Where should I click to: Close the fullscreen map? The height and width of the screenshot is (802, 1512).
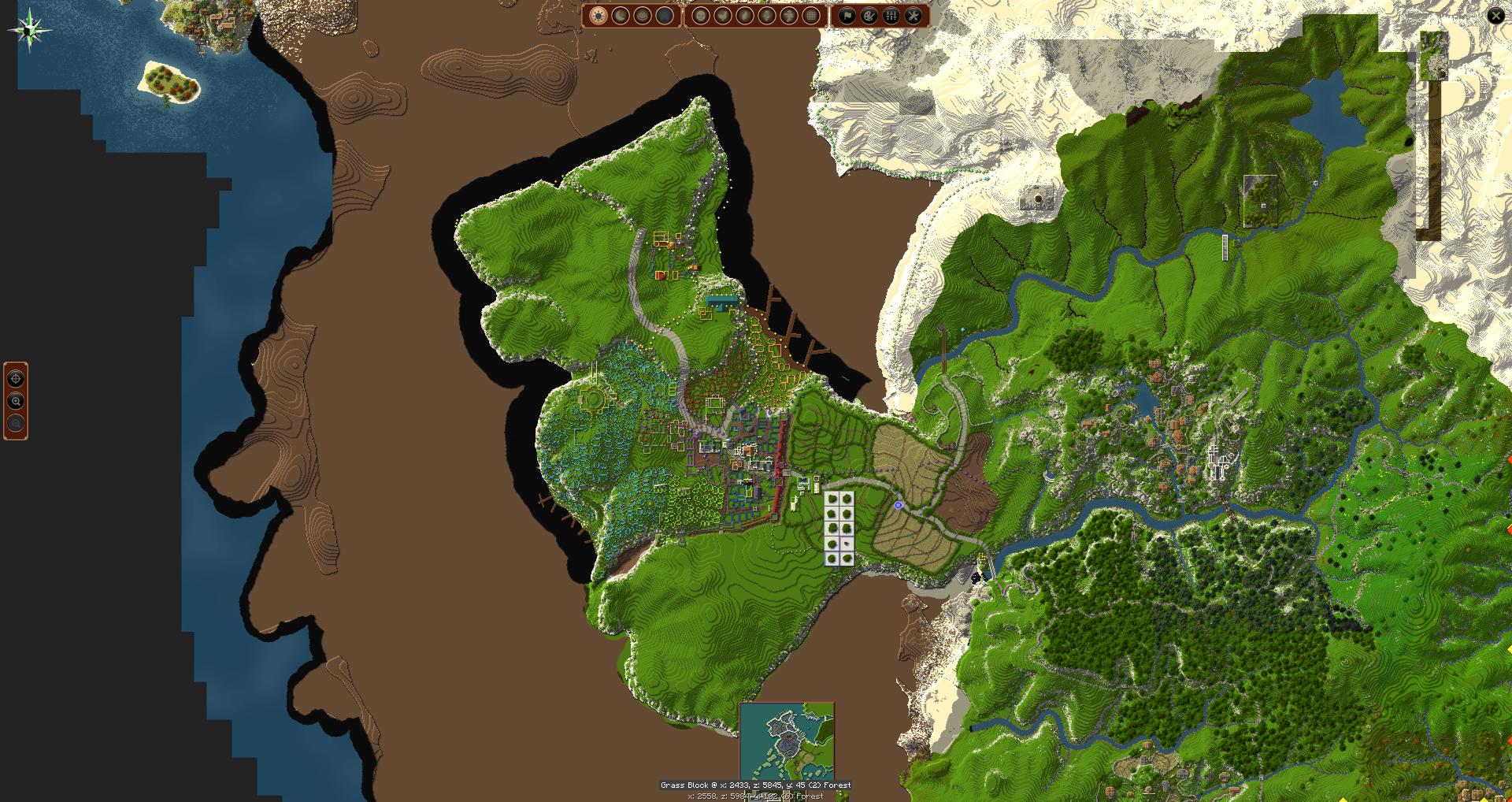pos(1495,16)
